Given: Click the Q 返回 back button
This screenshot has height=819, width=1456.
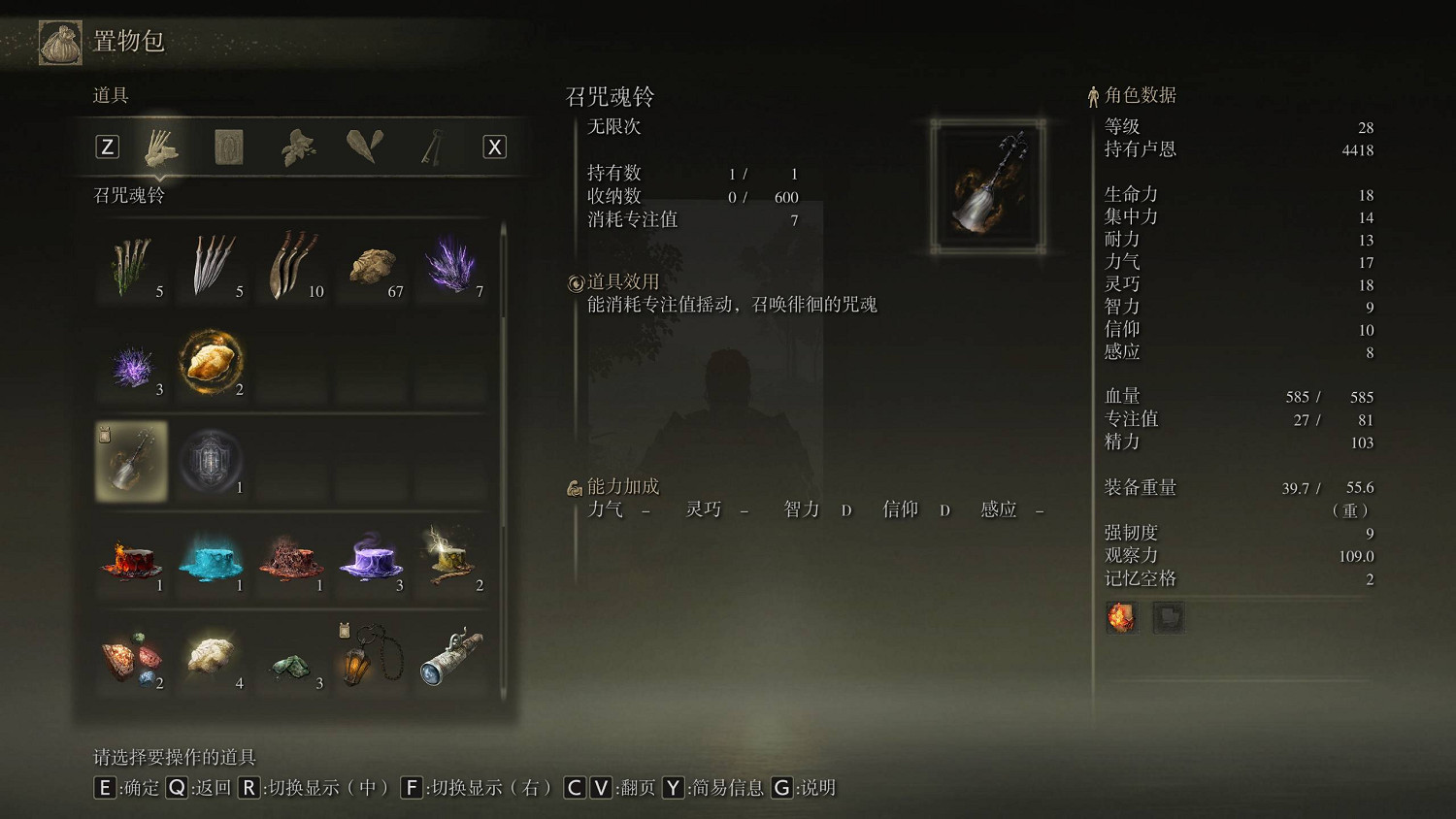Looking at the screenshot, I should pos(177,788).
